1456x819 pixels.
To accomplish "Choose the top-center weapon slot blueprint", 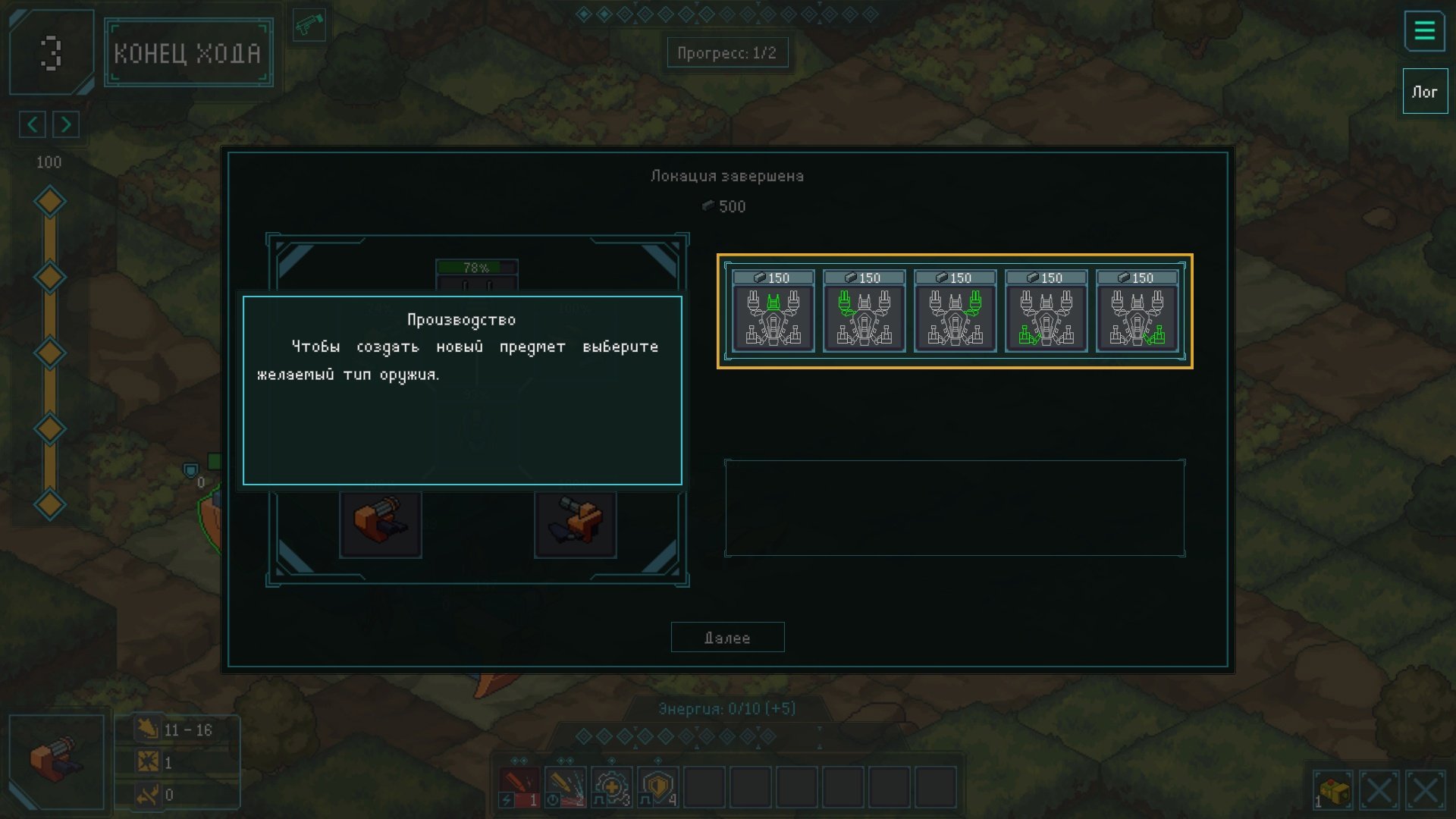I will click(773, 312).
